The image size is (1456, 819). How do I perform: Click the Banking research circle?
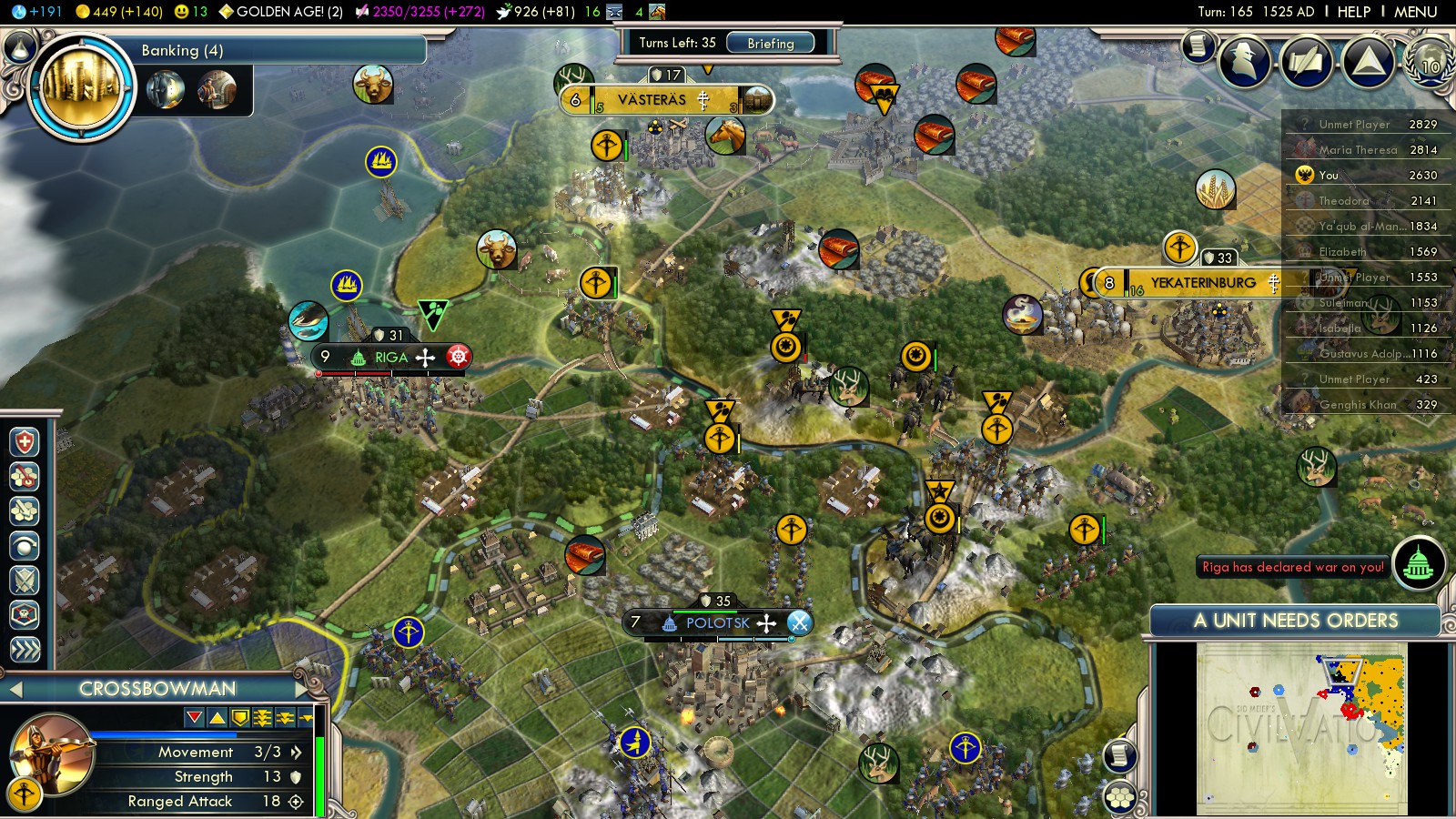(80, 86)
